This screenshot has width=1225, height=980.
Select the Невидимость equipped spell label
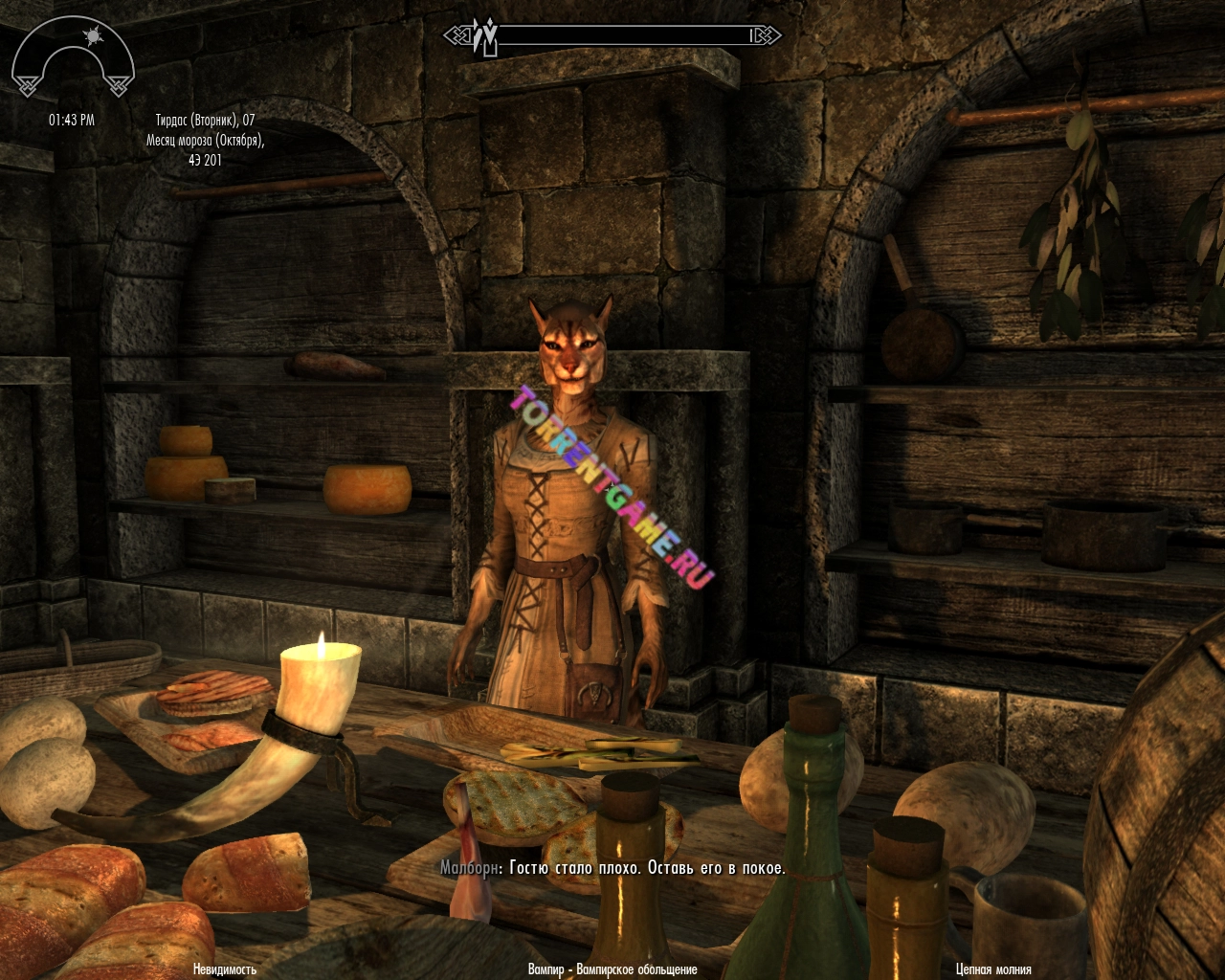225,969
